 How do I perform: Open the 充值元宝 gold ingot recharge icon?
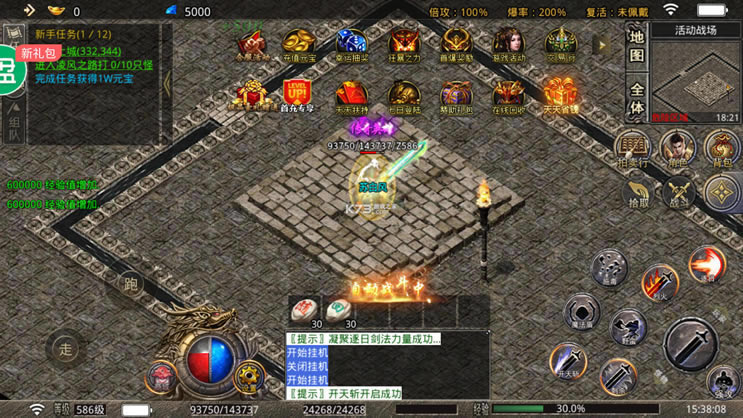click(x=300, y=45)
